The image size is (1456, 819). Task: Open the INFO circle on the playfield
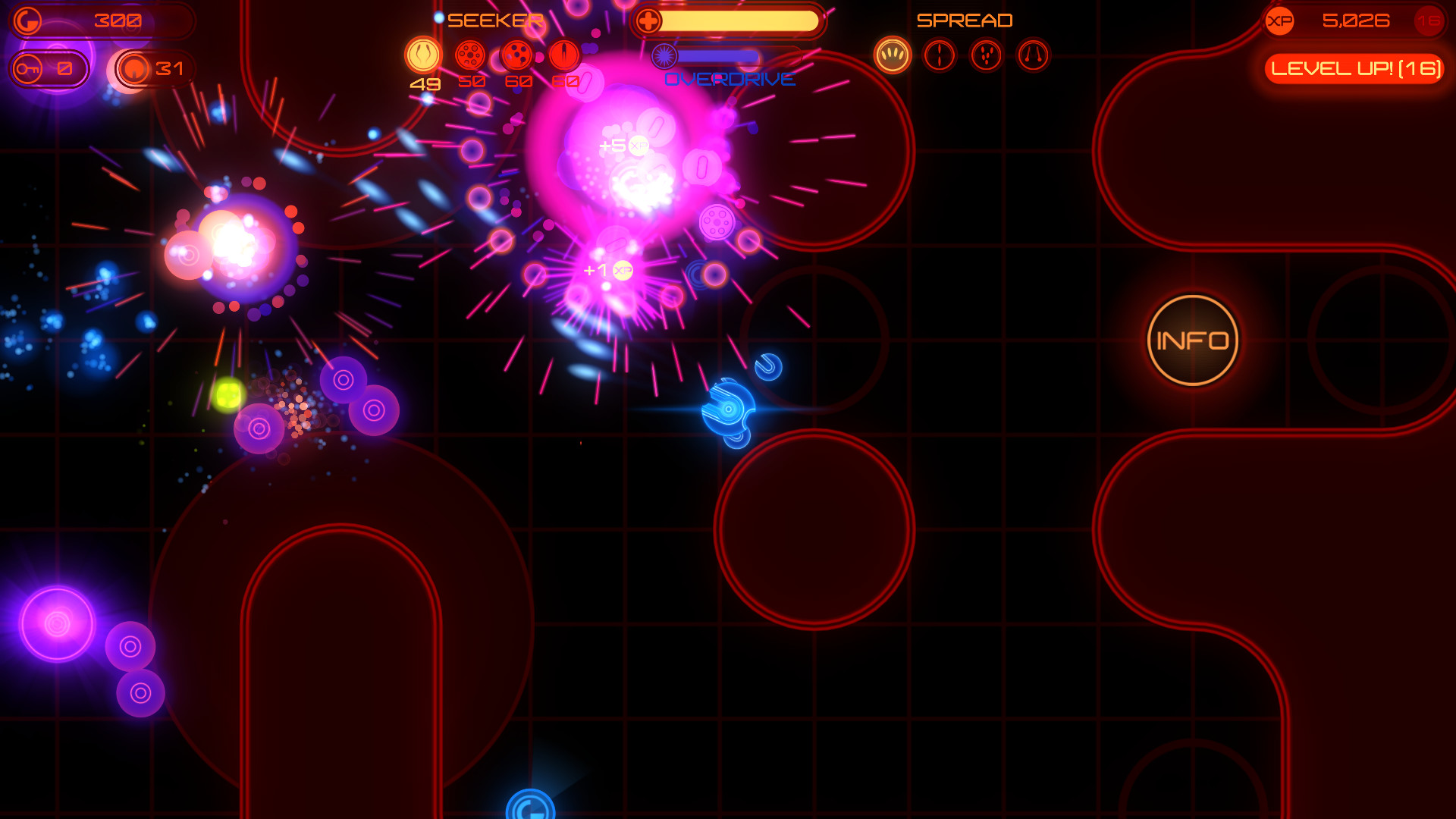pos(1193,340)
